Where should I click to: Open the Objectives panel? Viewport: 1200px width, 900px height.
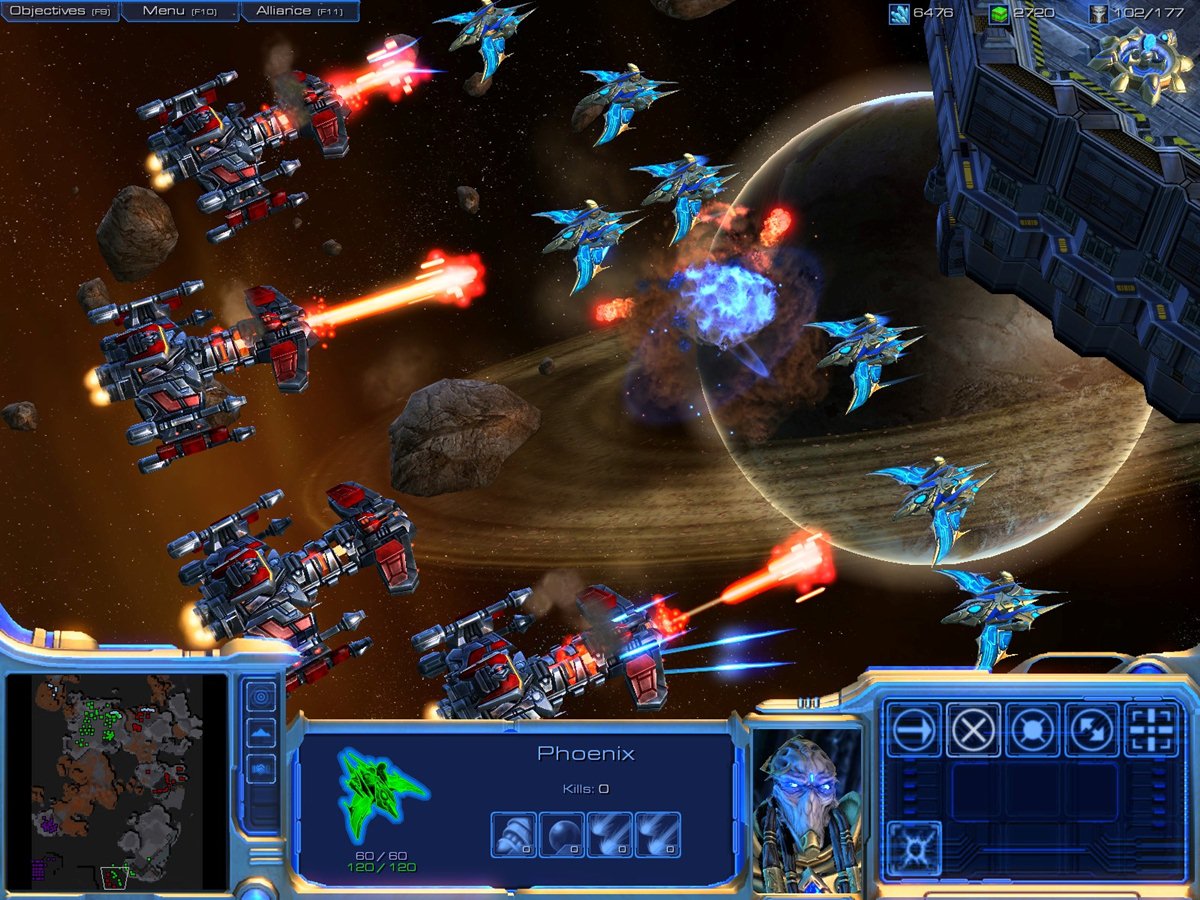(x=60, y=11)
